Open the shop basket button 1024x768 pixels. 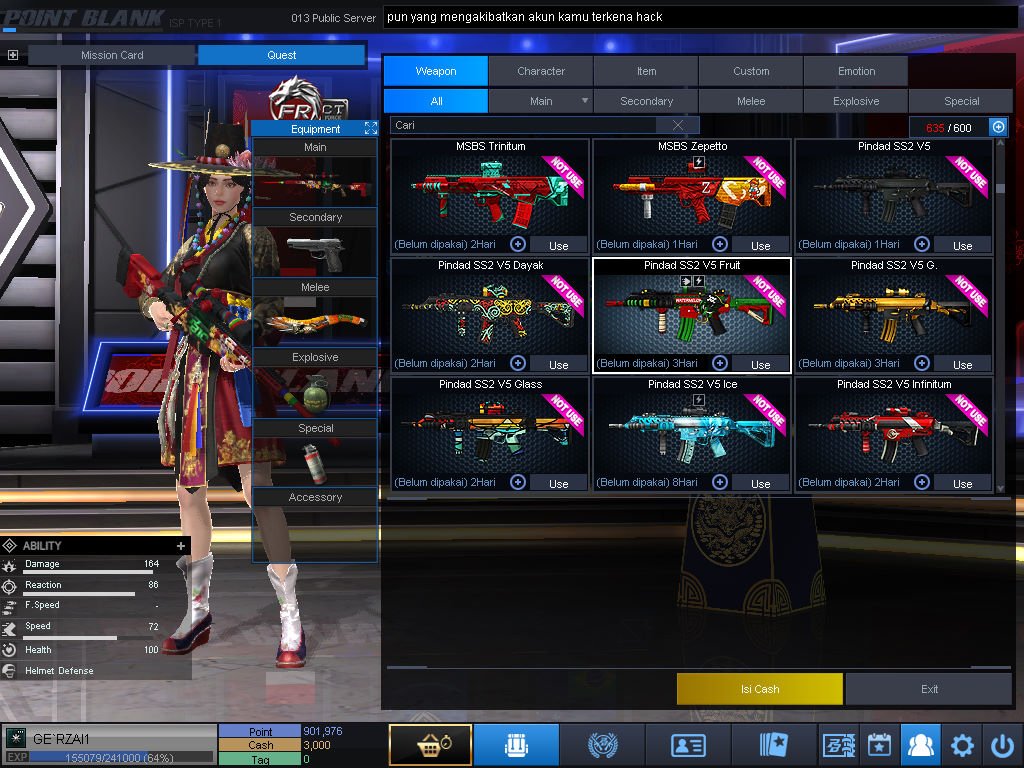click(430, 745)
